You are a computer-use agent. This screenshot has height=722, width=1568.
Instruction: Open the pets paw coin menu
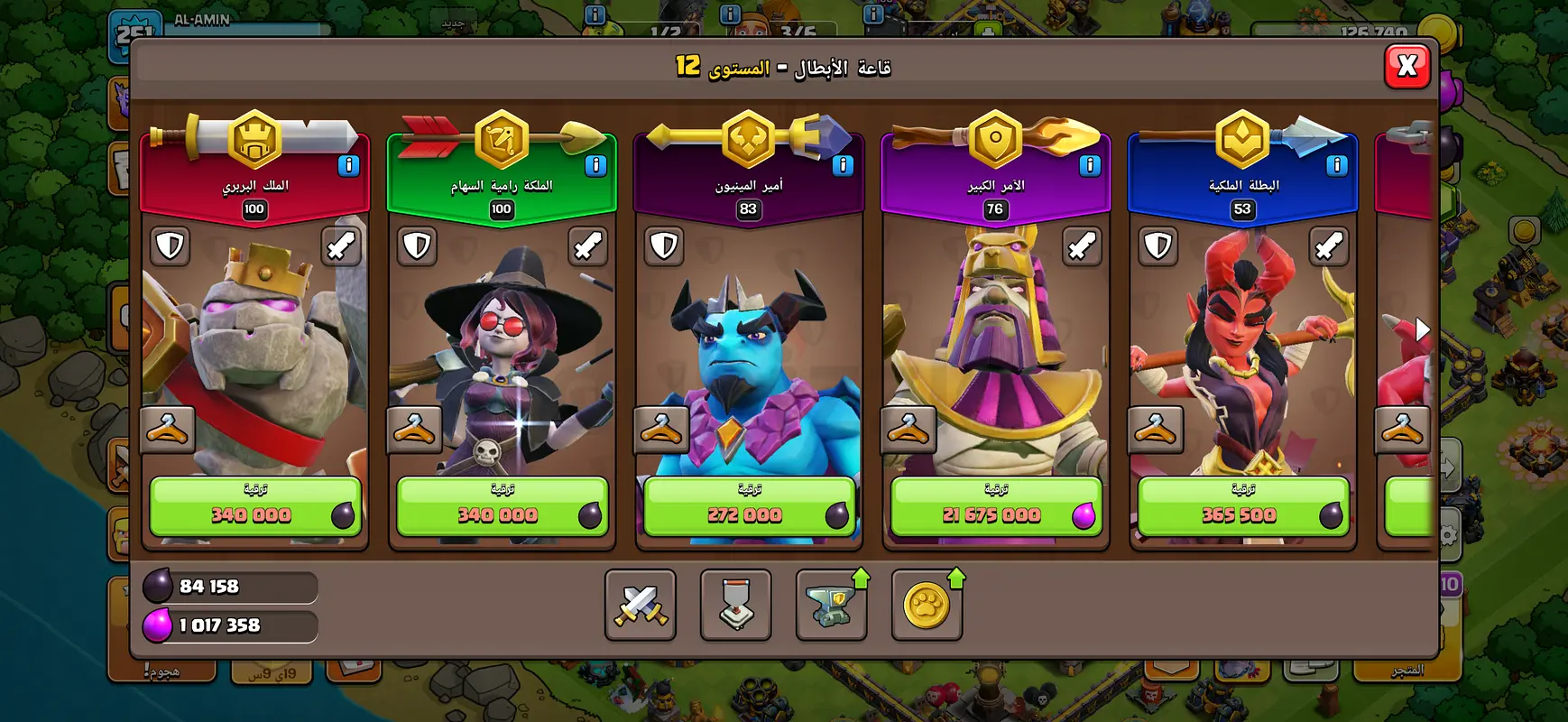click(x=927, y=605)
